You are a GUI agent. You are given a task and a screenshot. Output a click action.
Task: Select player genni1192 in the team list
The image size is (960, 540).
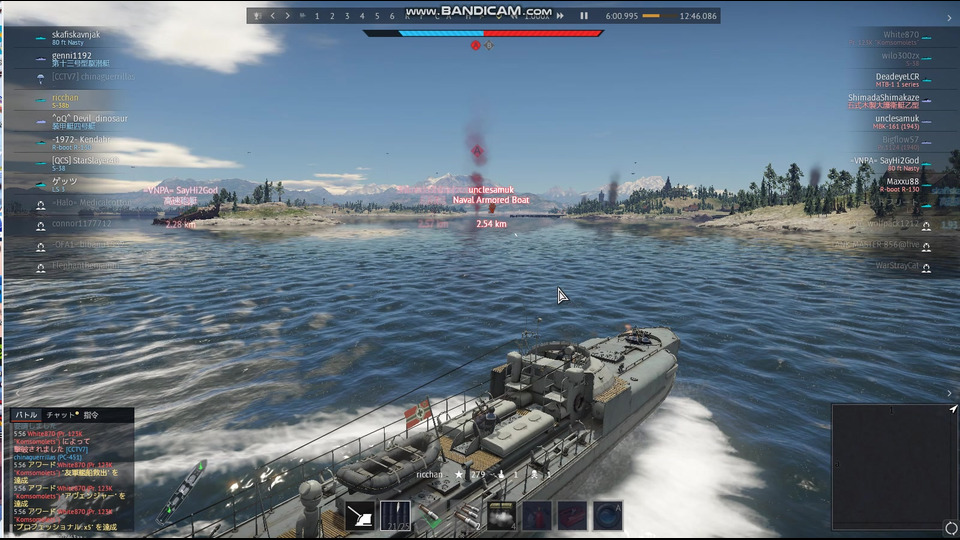click(x=72, y=56)
